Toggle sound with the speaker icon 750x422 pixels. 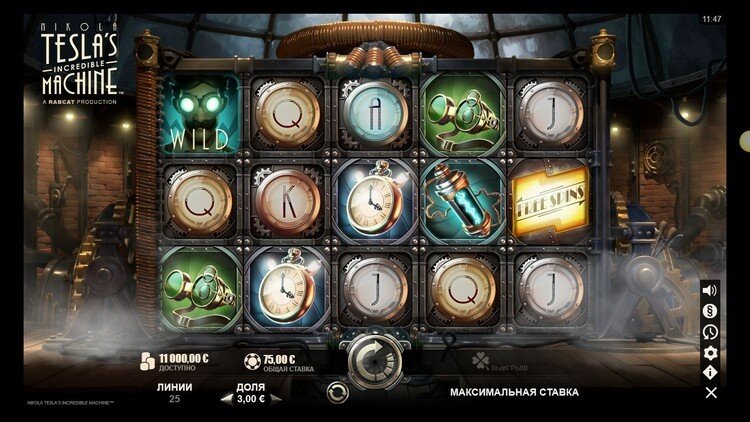[710, 290]
